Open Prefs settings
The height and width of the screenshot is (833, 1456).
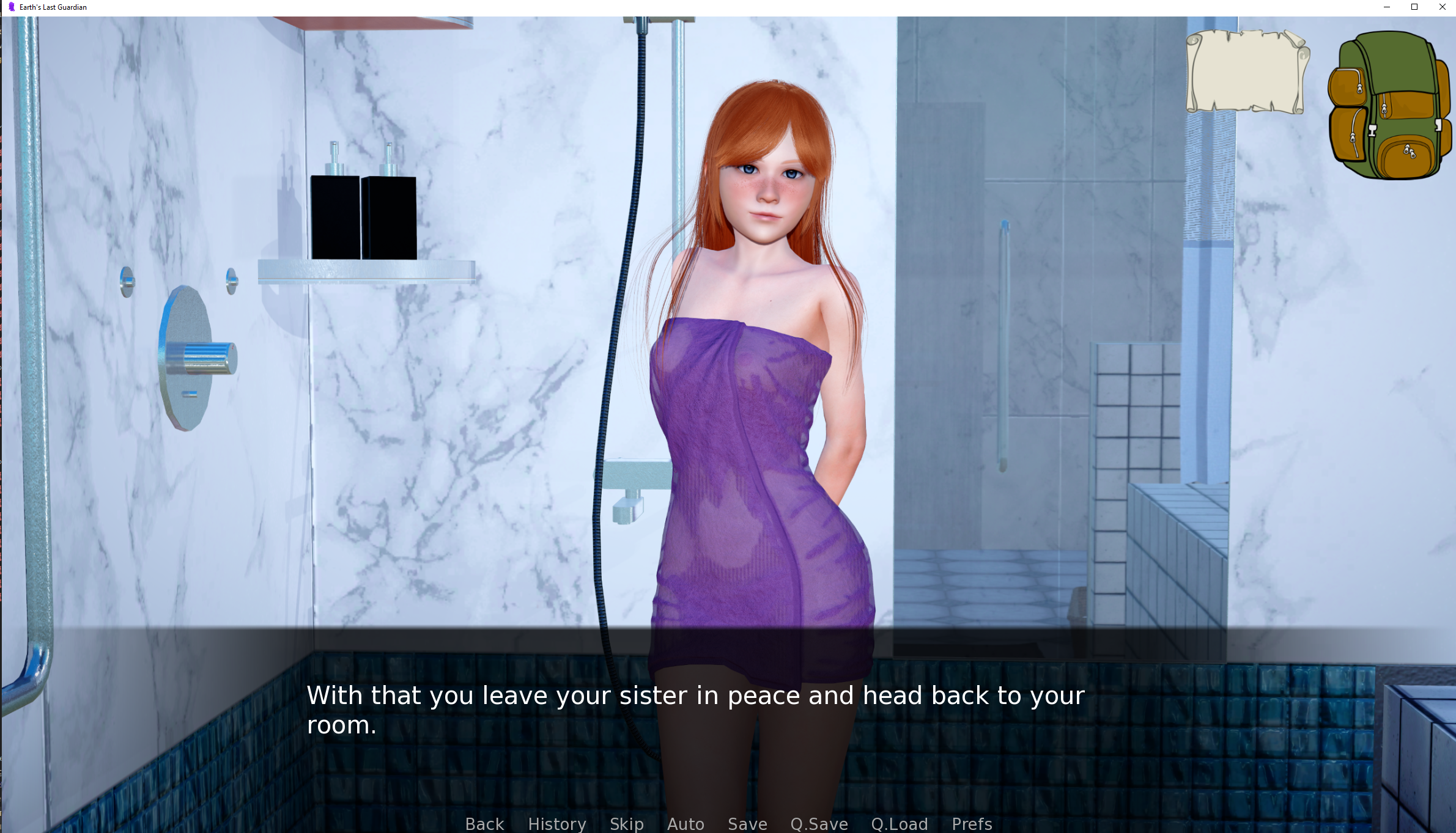point(972,823)
